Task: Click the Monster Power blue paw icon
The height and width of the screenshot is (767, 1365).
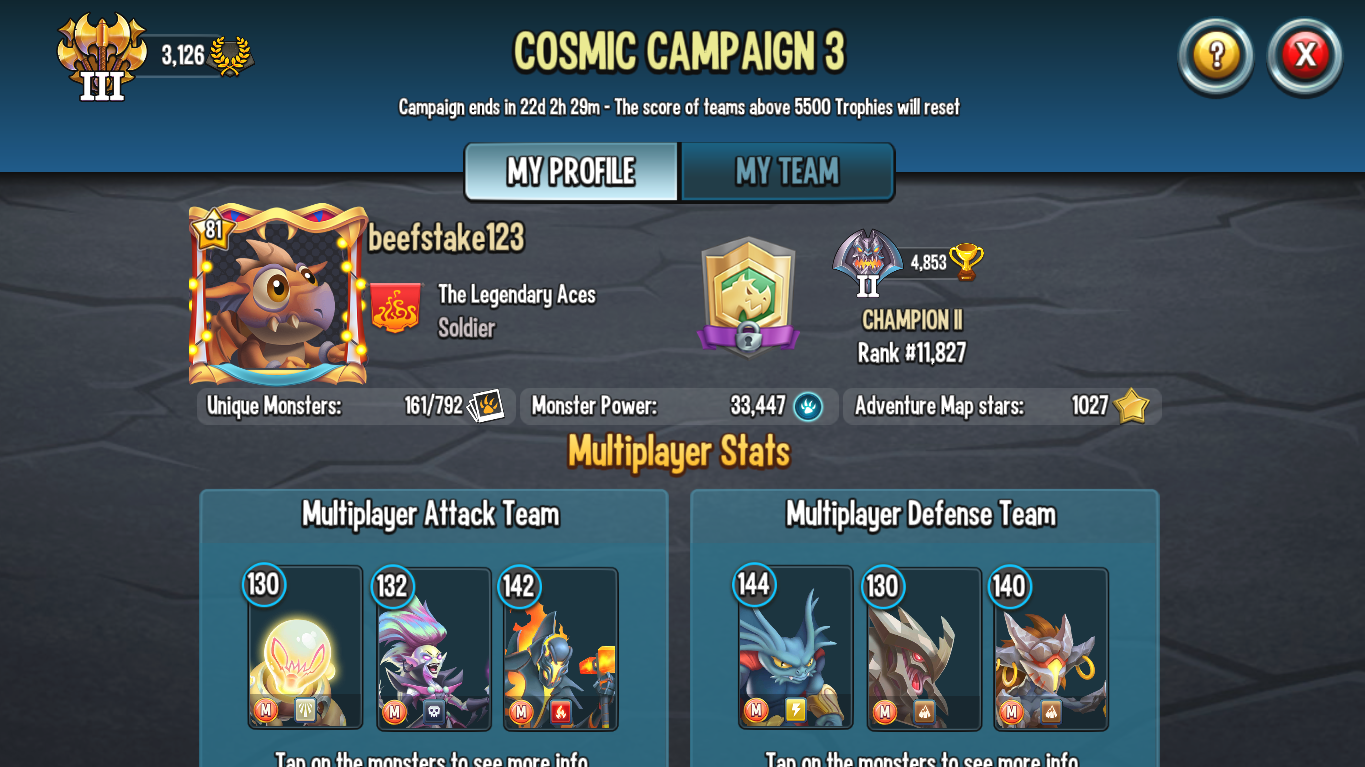Action: pos(809,406)
